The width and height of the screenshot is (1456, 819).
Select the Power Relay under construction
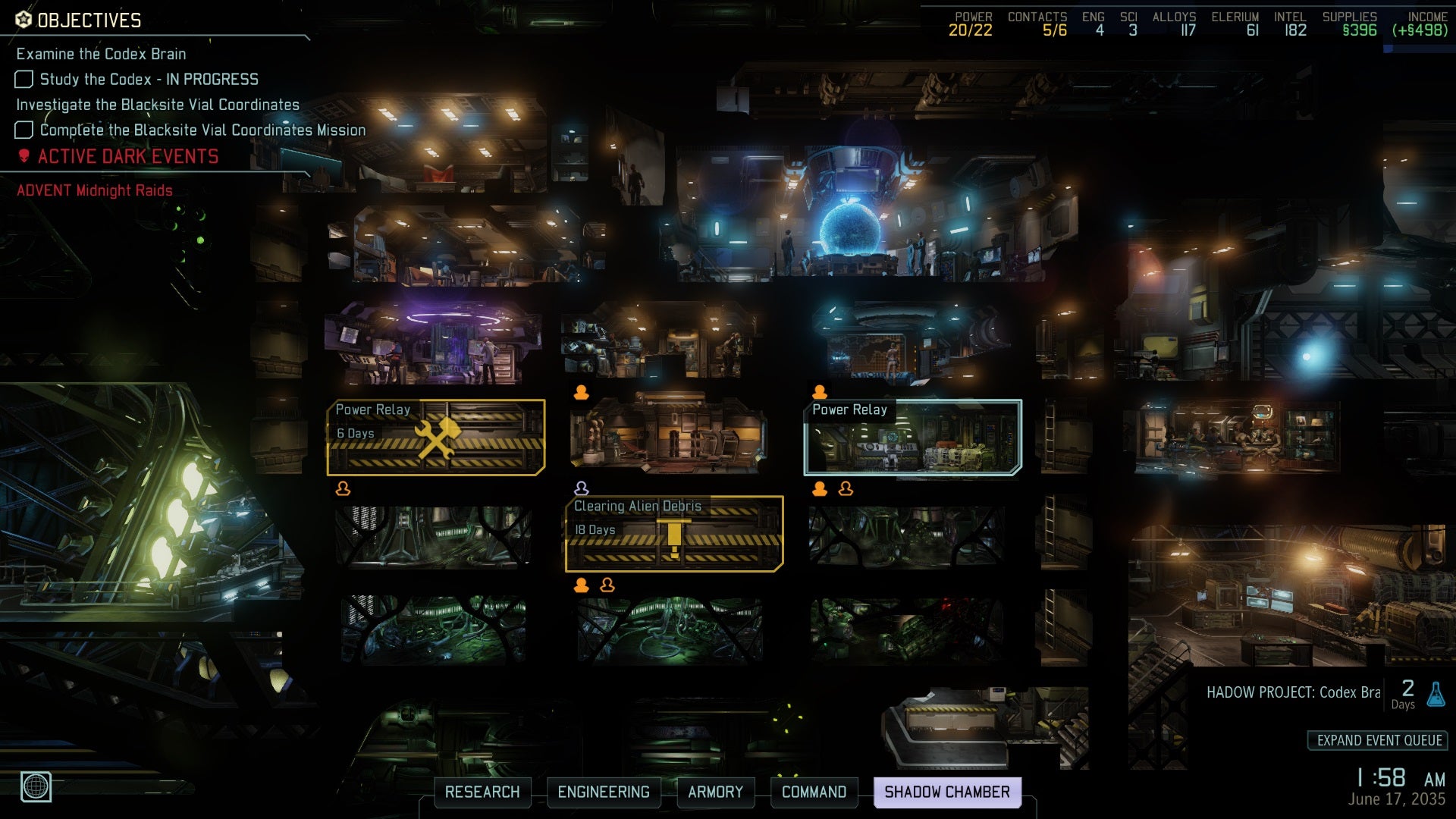point(436,438)
